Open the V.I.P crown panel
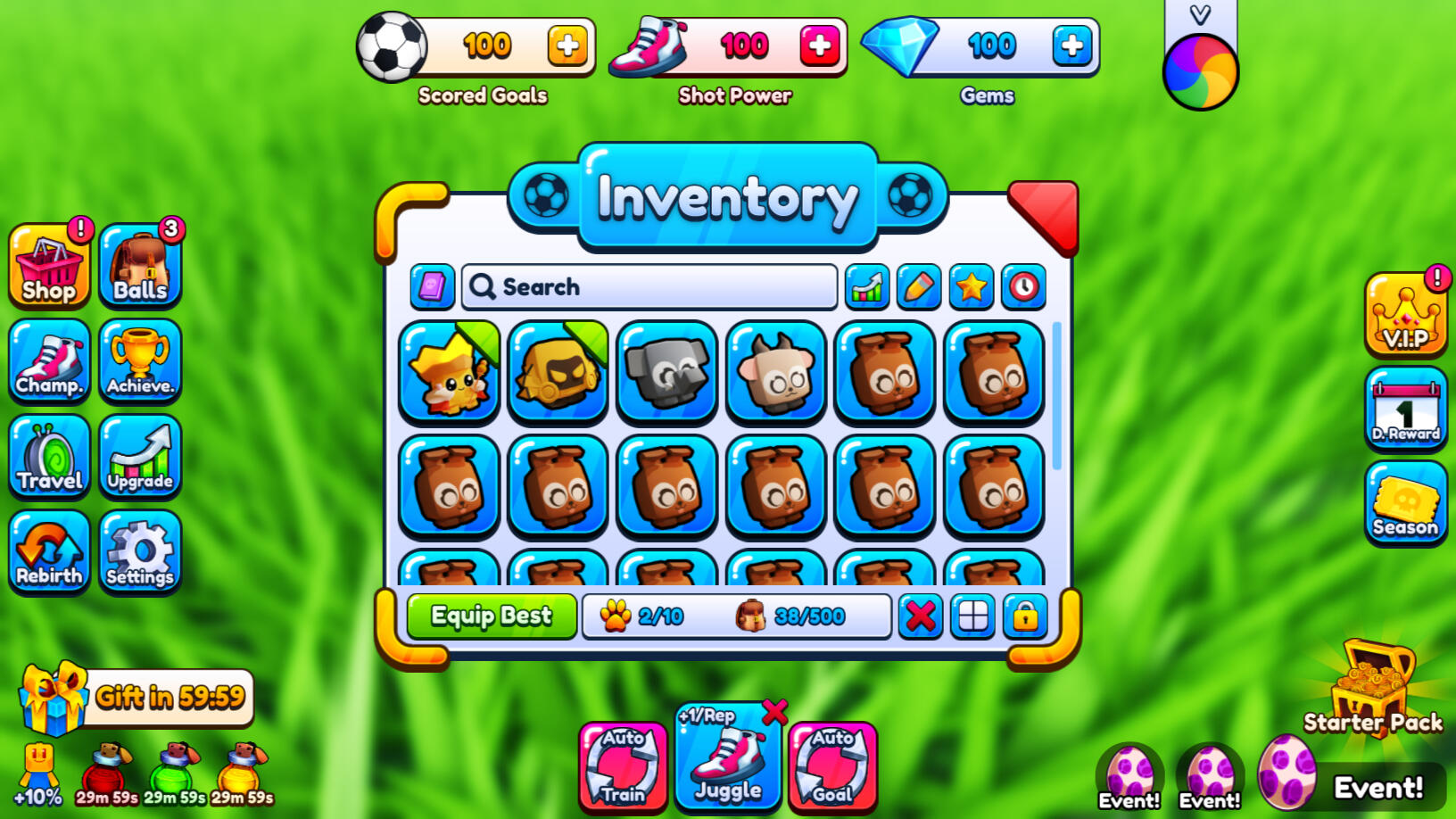This screenshot has height=819, width=1456. pyautogui.click(x=1405, y=315)
